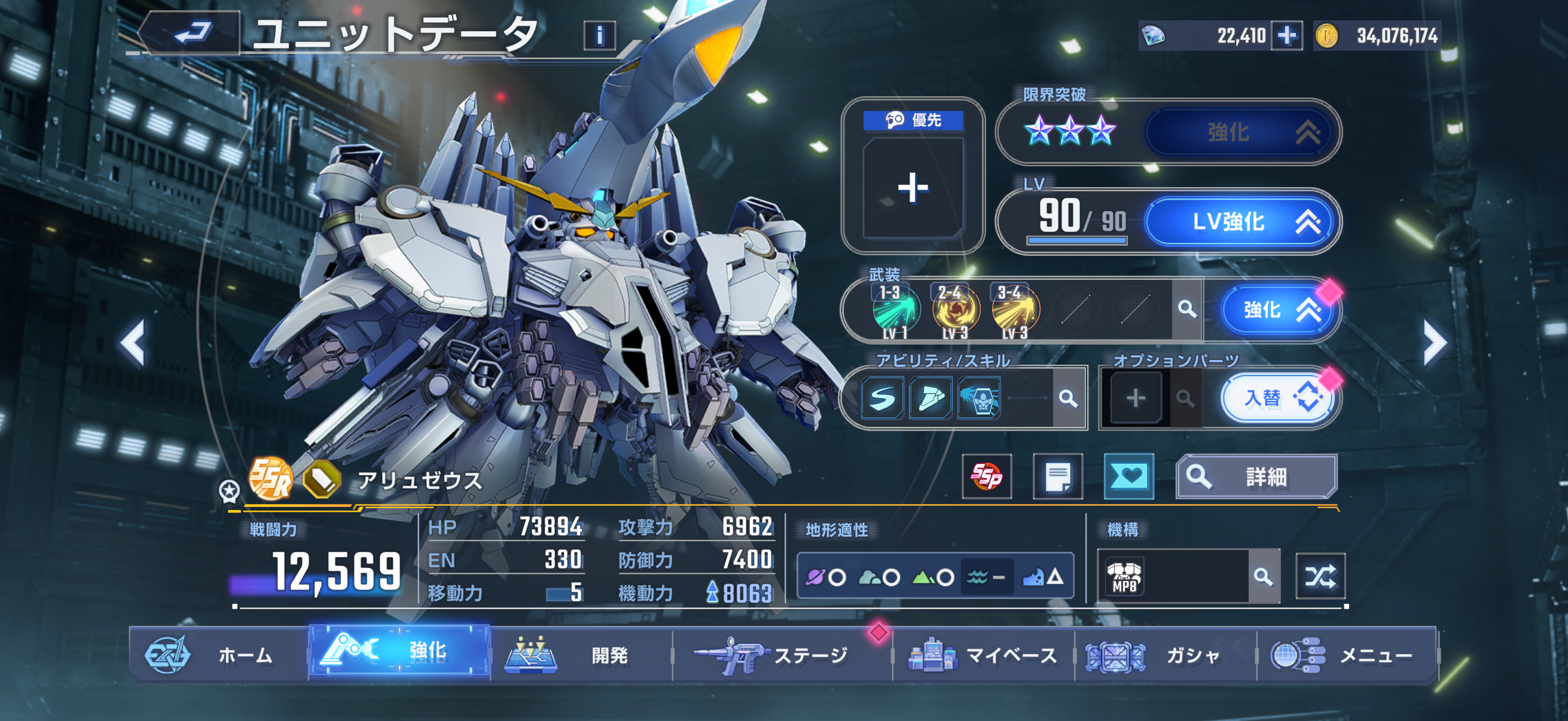Add an option part in the empty slot
1568x721 pixels.
[1135, 399]
